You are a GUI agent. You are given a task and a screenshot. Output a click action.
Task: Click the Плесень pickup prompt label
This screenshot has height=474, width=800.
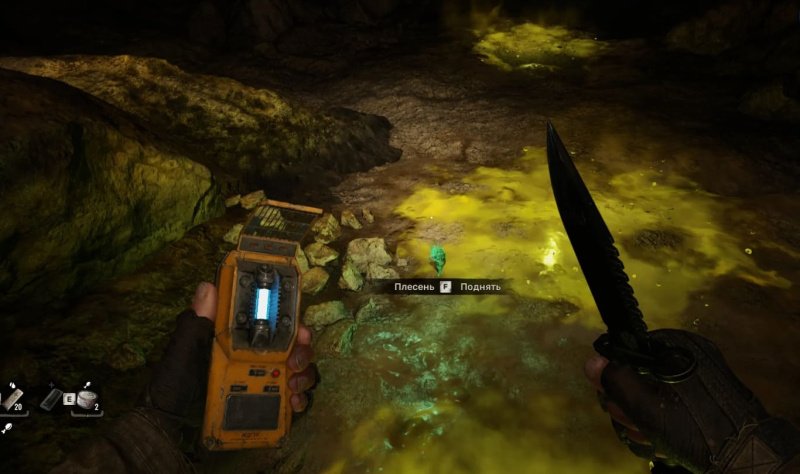[x=414, y=287]
